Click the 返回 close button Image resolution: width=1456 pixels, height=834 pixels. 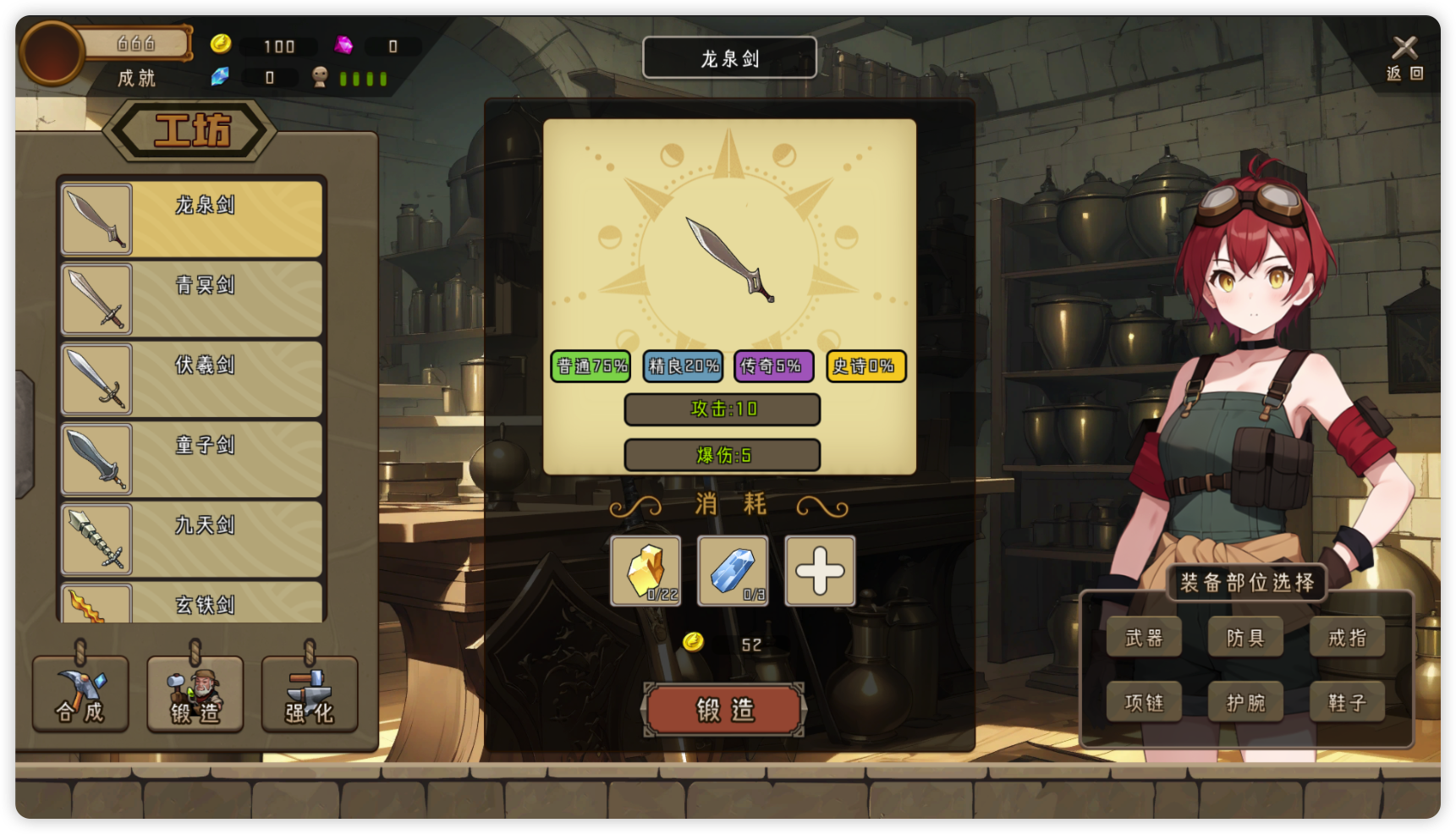pos(1404,57)
